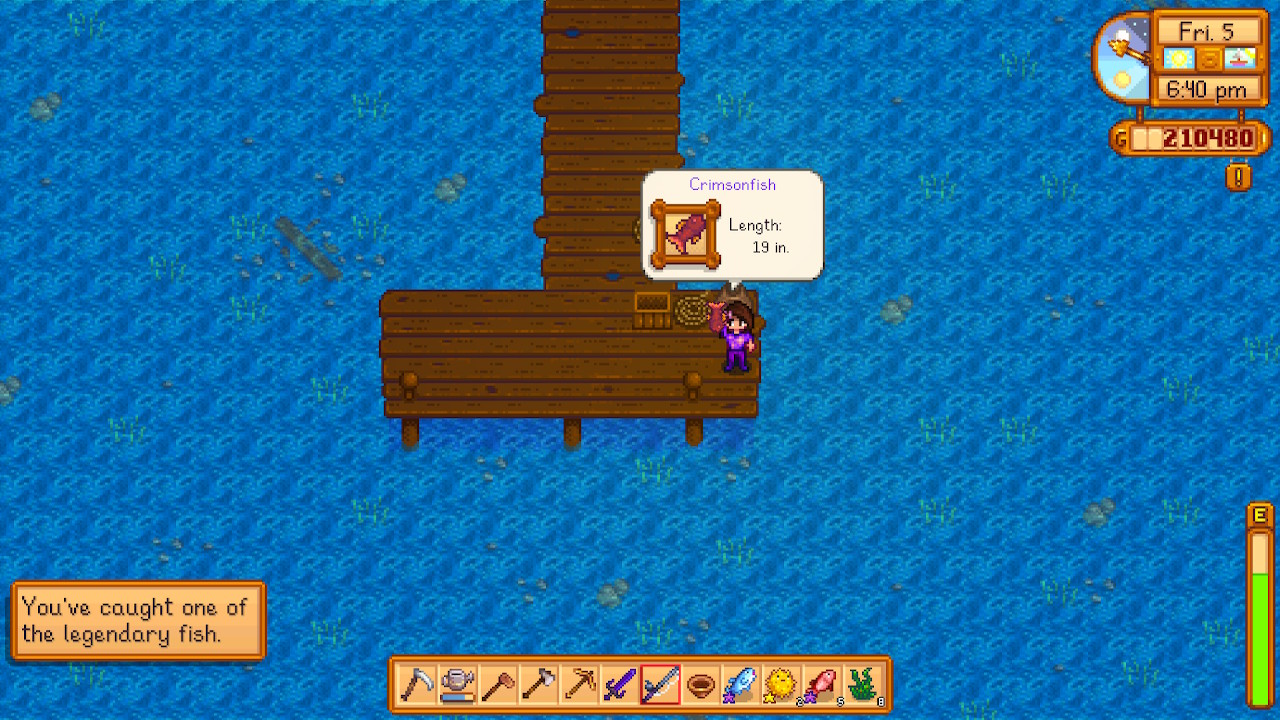This screenshot has height=720, width=1280.
Task: Click the Crimsonfish catch popup
Action: pos(732,225)
